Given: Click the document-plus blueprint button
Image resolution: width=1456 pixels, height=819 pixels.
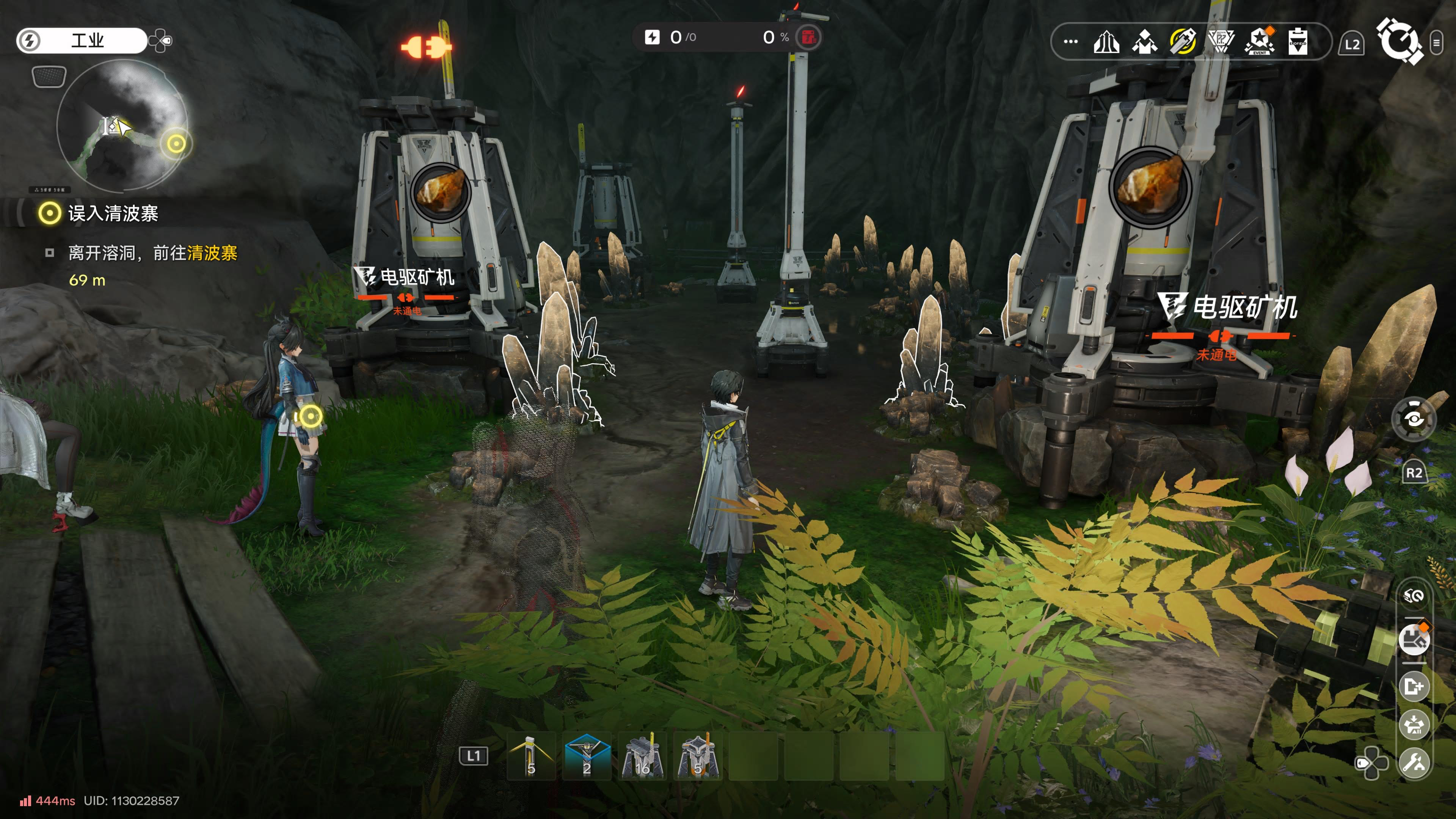Looking at the screenshot, I should point(1414,687).
